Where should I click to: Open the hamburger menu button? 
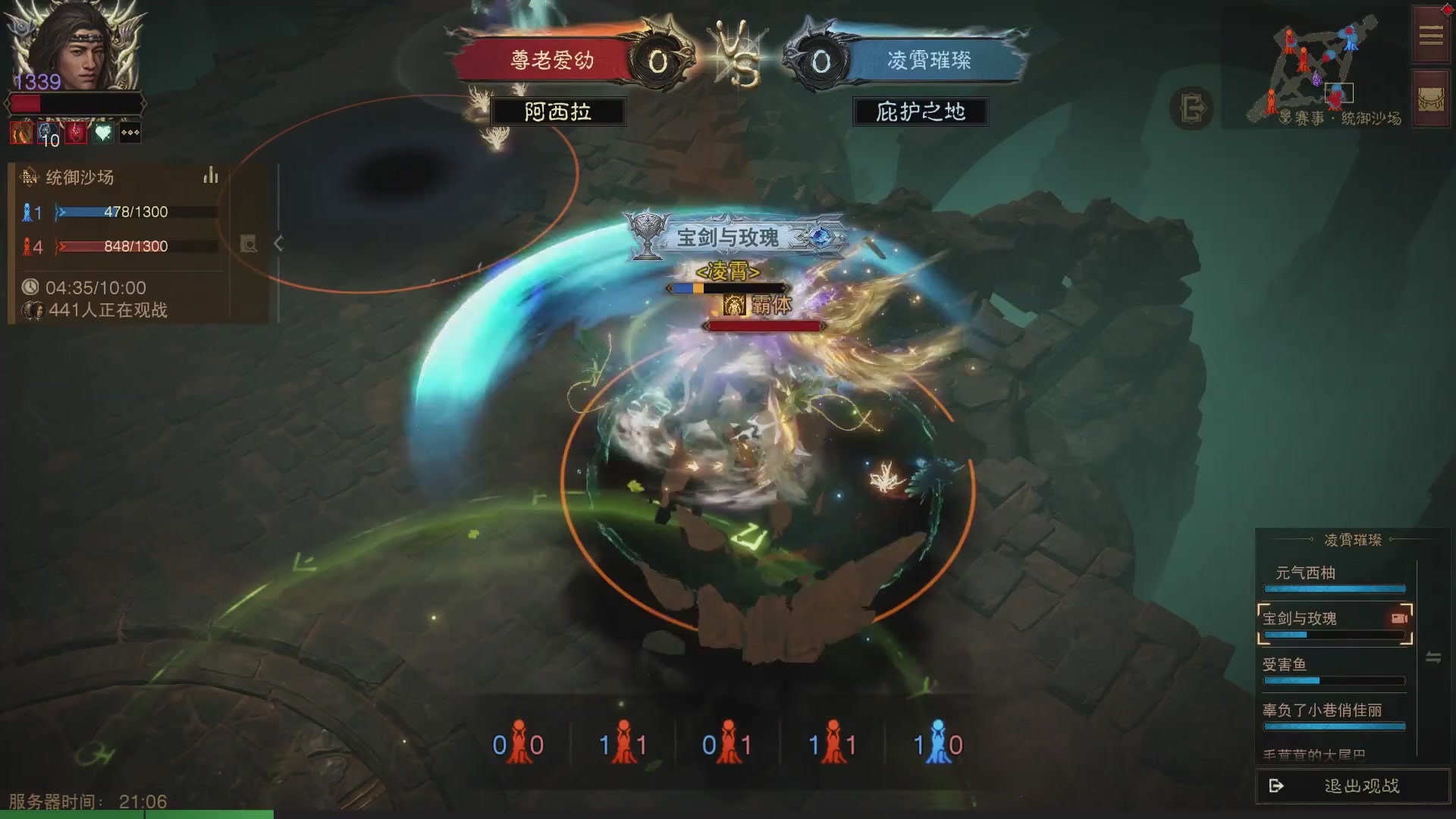[x=1430, y=35]
